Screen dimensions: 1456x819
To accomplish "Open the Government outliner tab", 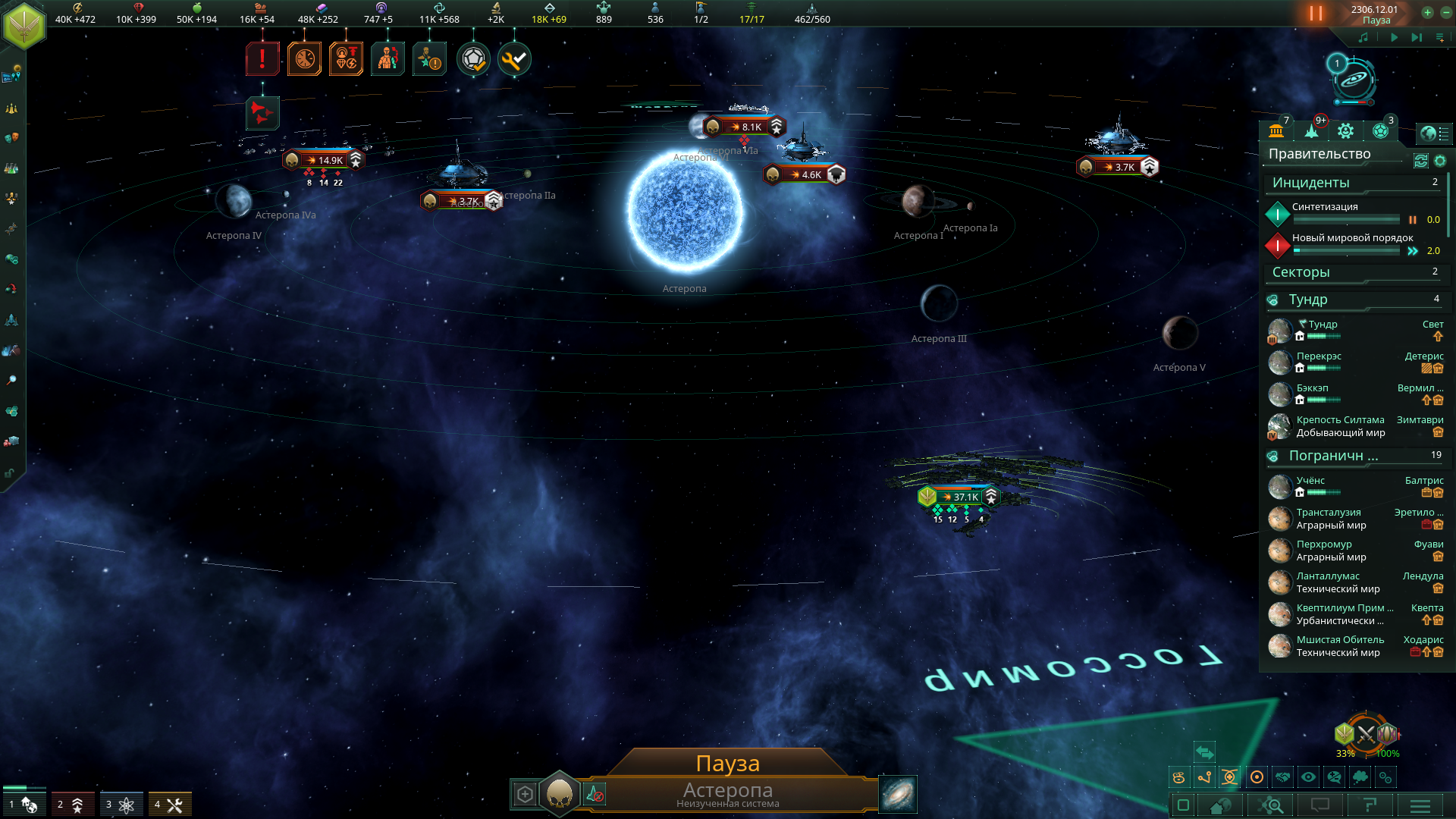I will (x=1276, y=131).
